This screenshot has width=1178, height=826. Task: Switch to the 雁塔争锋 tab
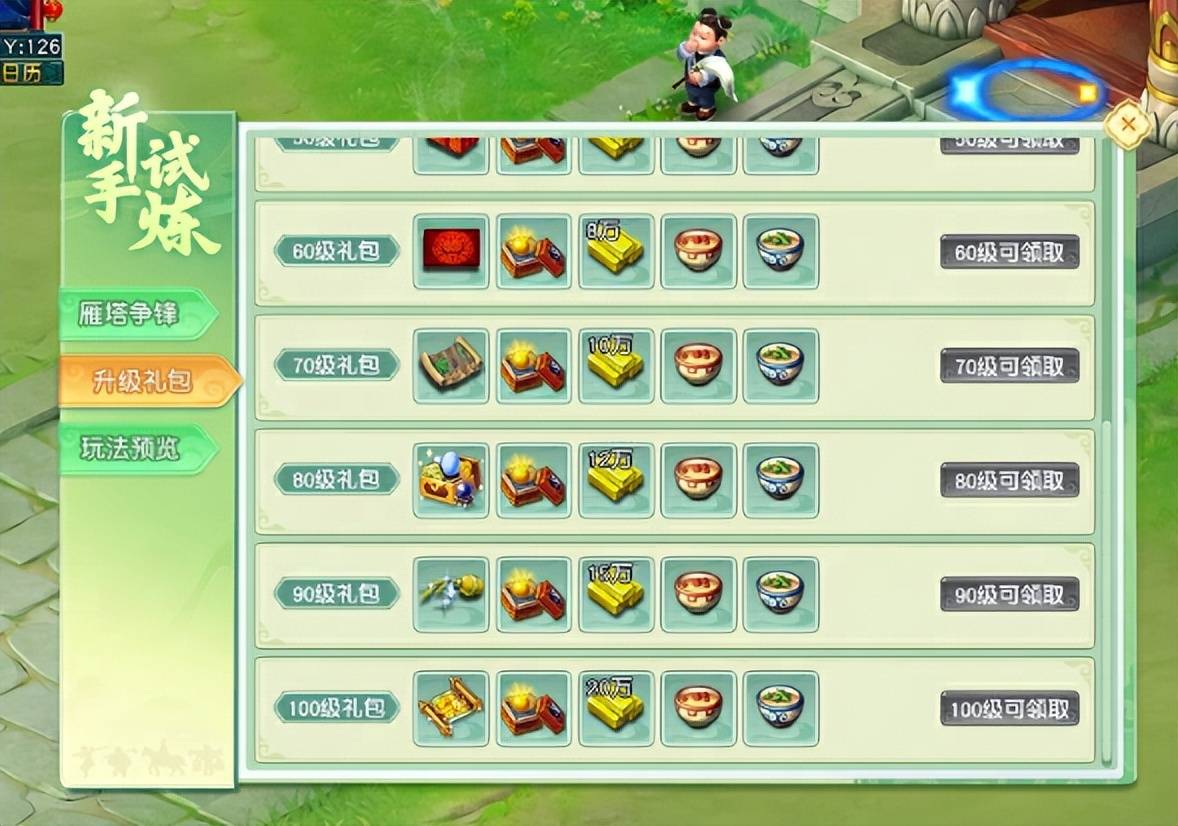130,314
